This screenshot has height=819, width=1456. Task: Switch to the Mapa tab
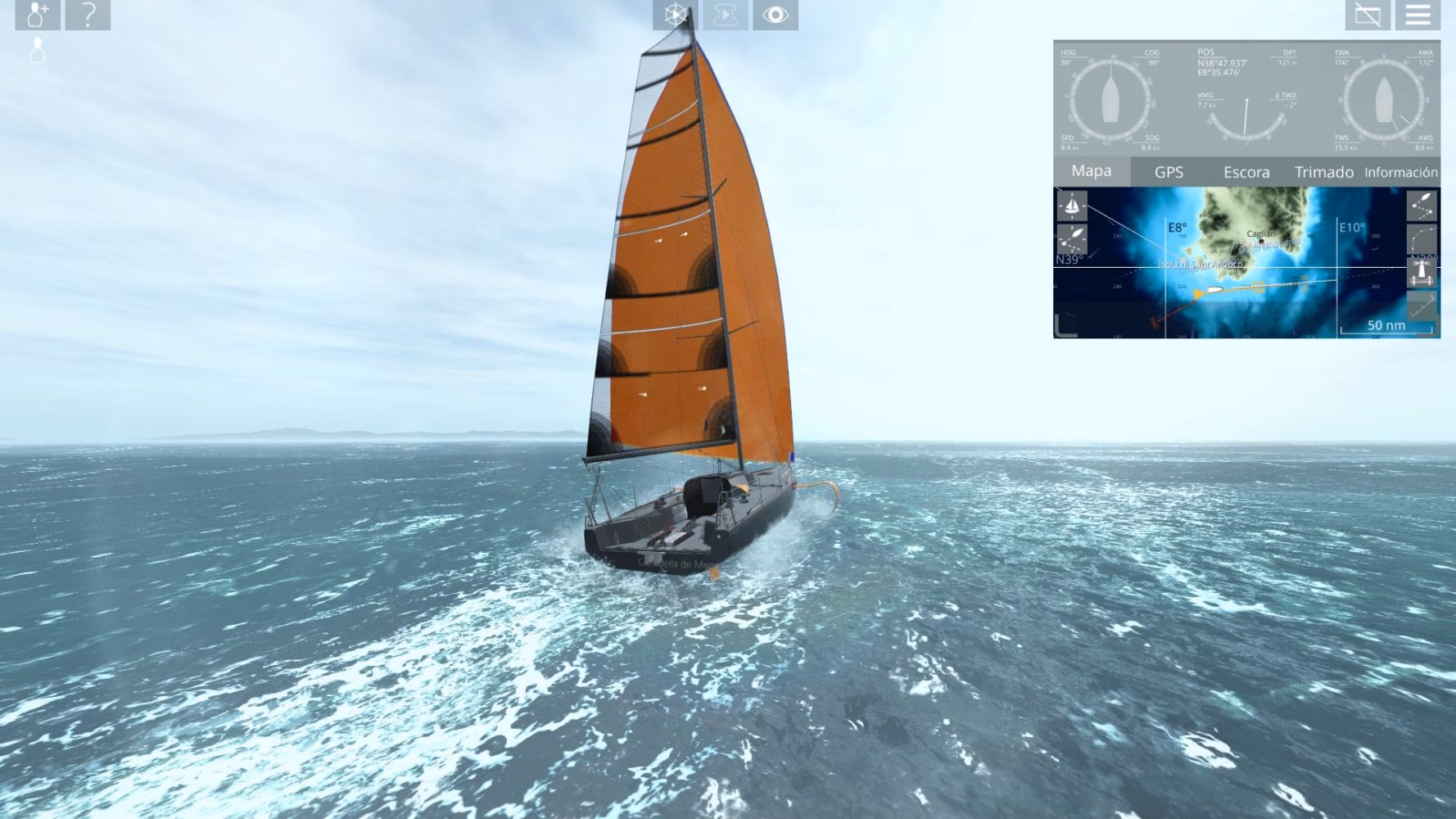(1091, 171)
